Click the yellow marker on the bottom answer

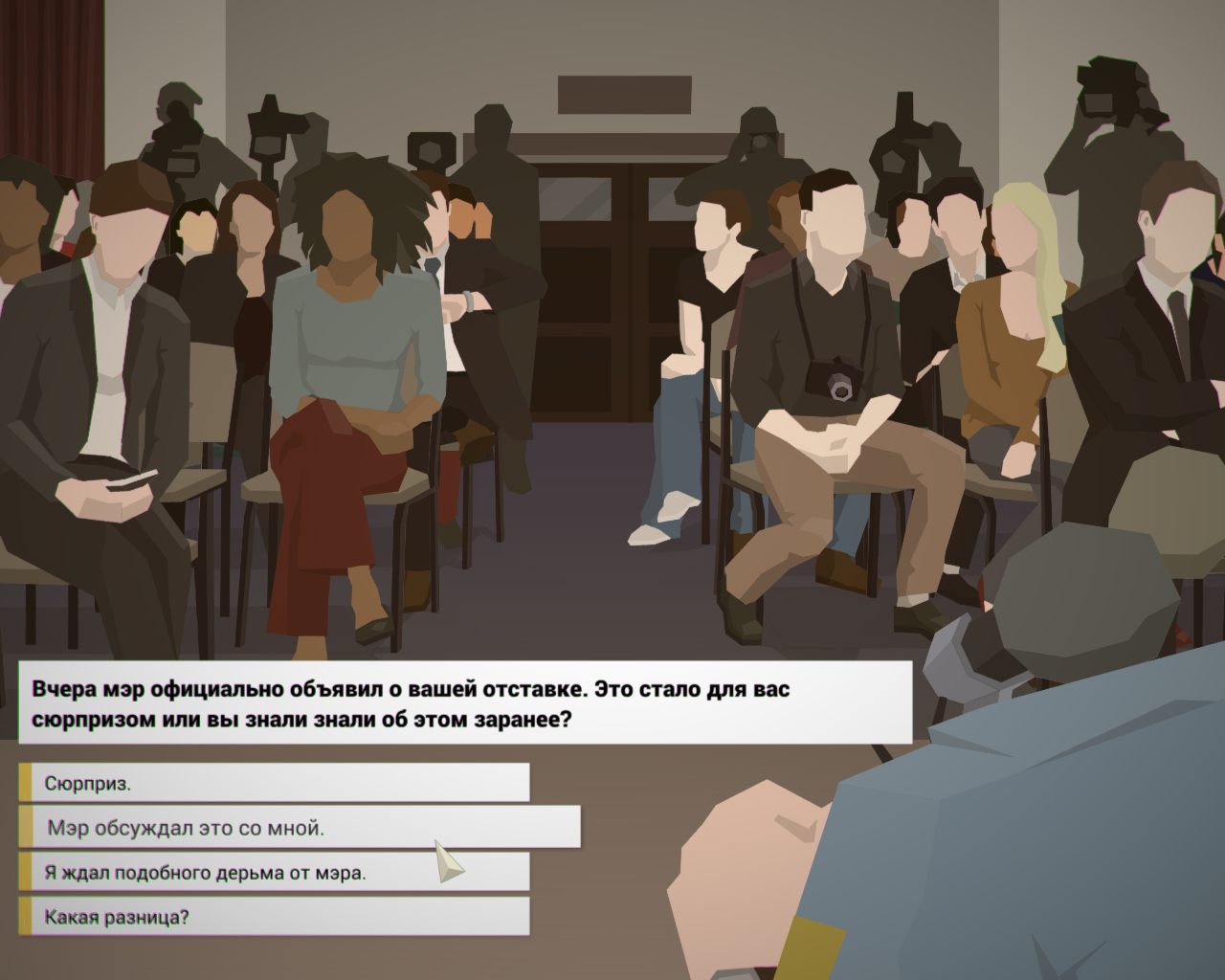(25, 916)
